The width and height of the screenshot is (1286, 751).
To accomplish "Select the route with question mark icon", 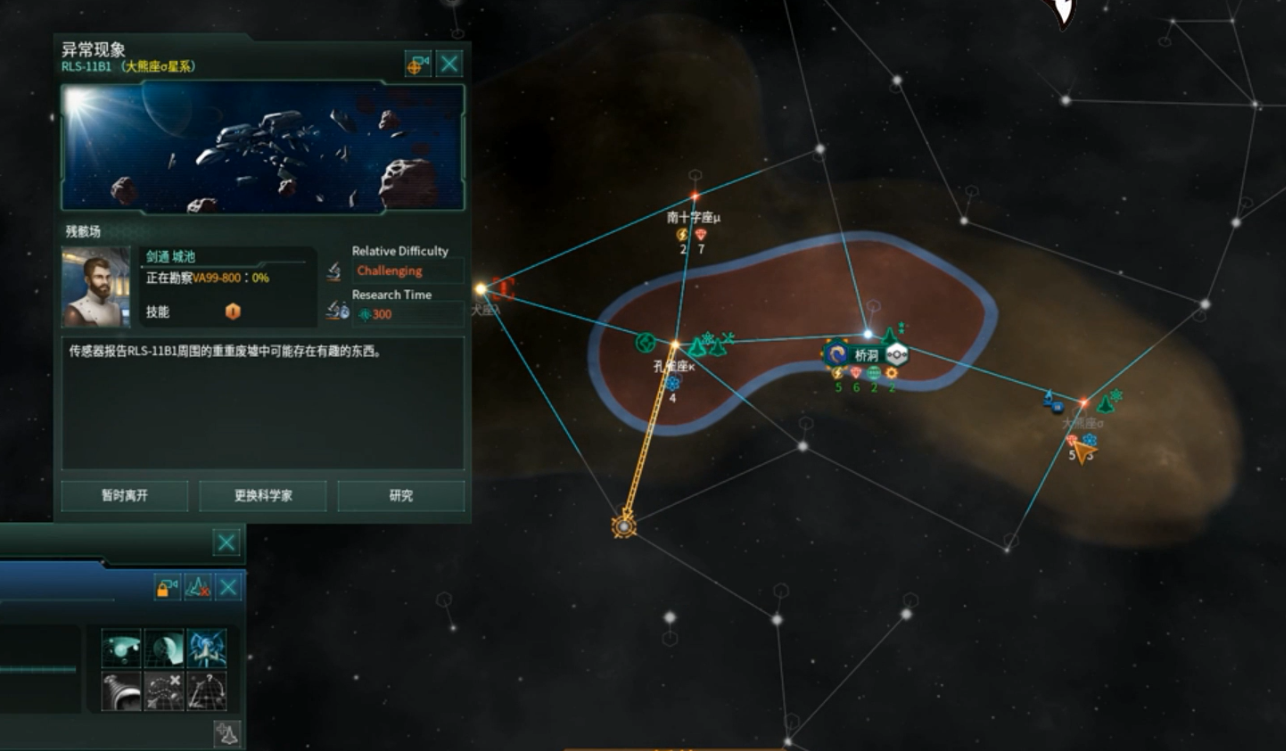I will click(x=206, y=691).
